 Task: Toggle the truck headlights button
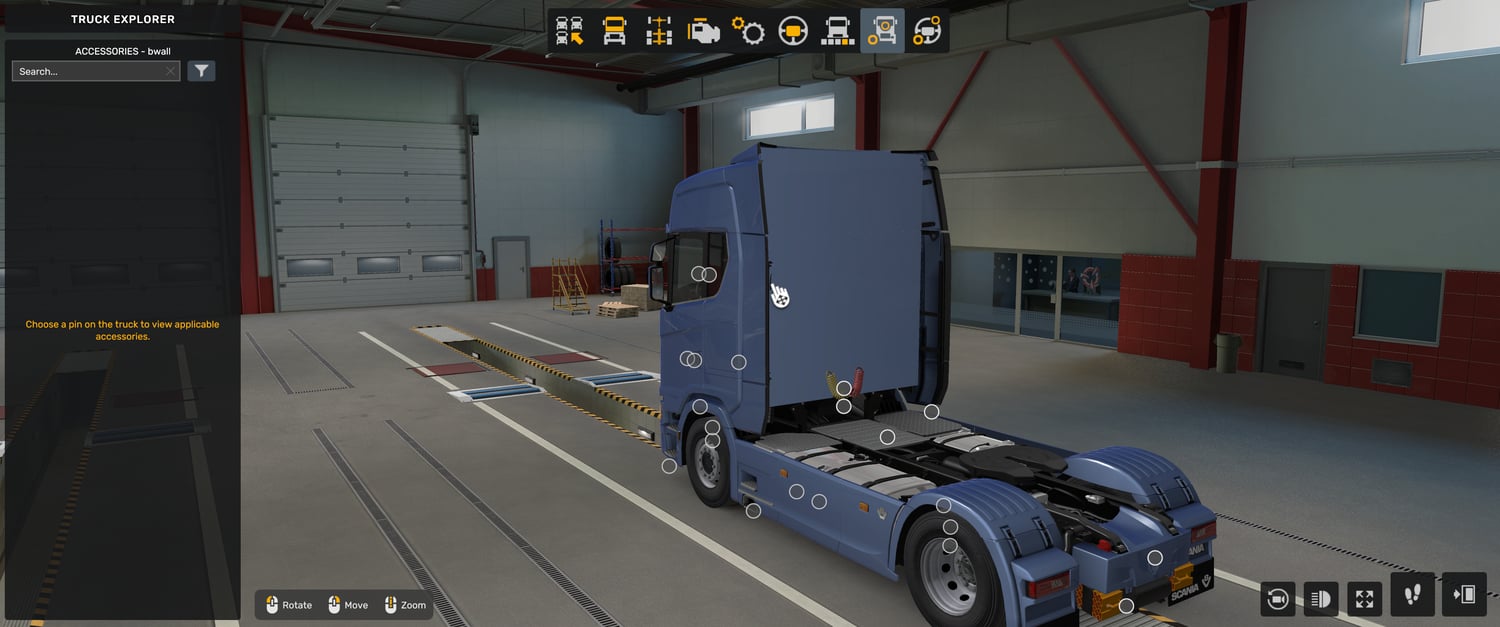[x=1321, y=599]
